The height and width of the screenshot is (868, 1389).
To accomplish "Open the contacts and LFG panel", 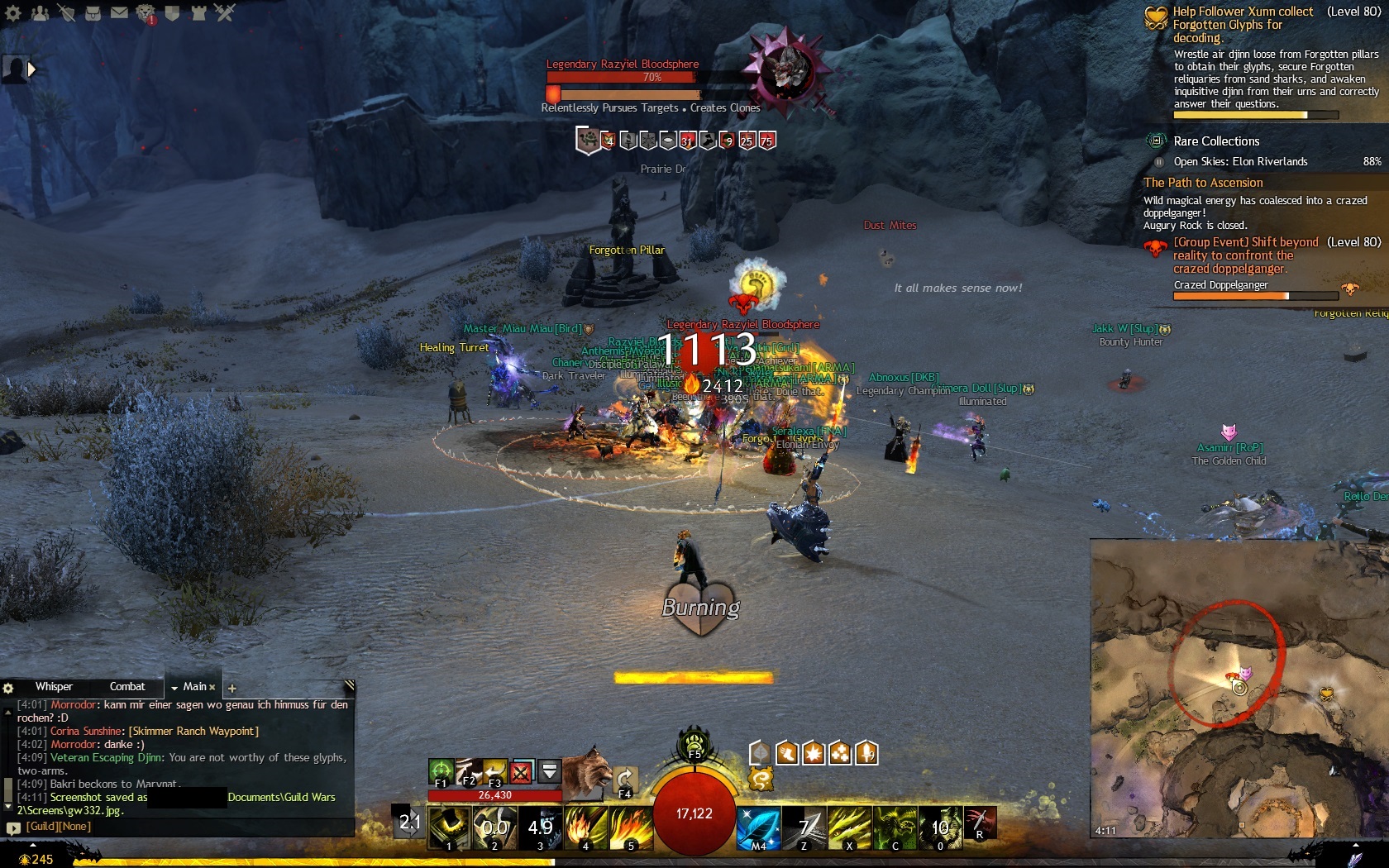I will click(40, 12).
